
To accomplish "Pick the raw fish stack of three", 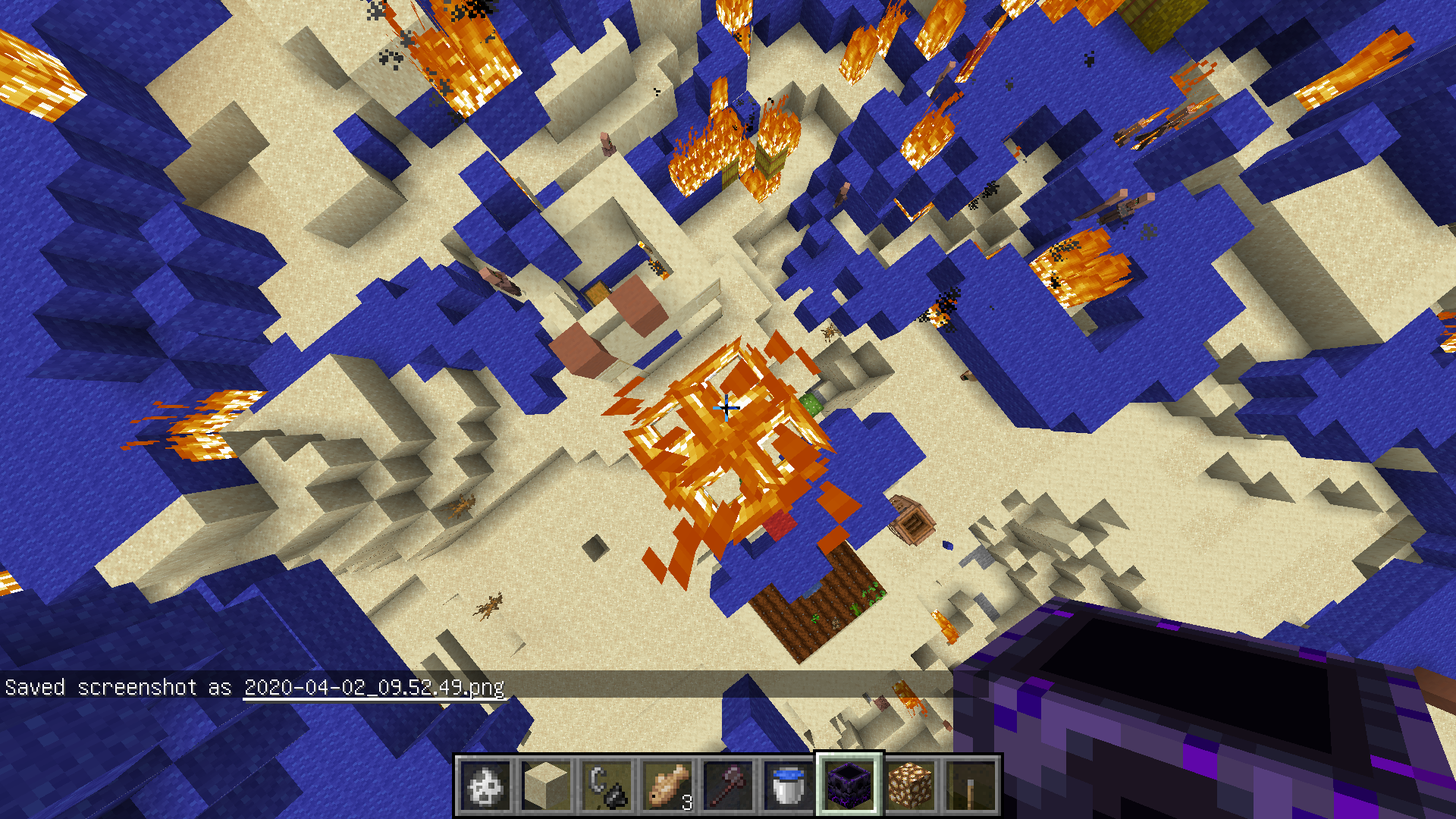I will [x=667, y=786].
